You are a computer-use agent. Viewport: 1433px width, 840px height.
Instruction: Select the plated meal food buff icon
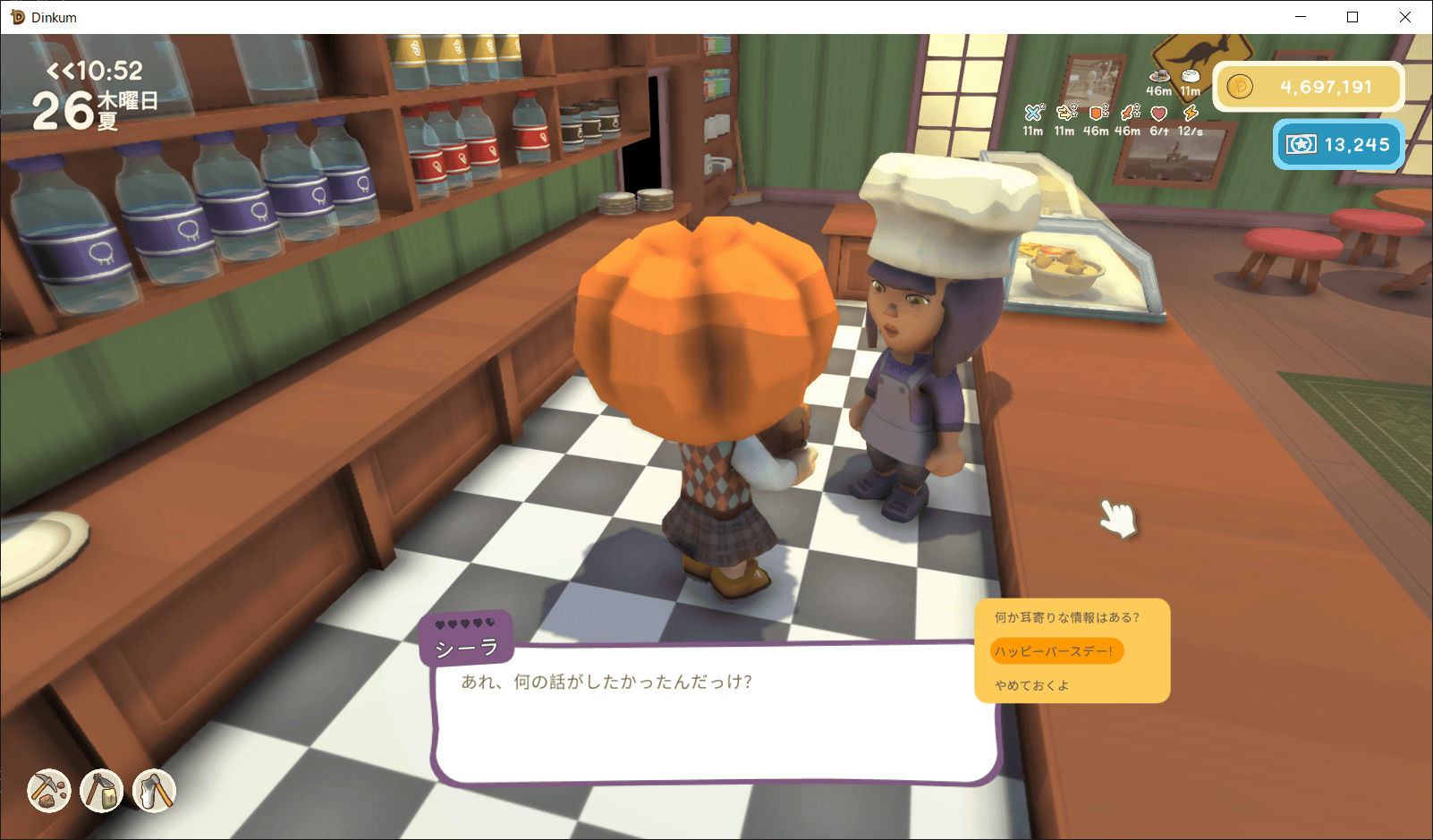coord(1159,76)
